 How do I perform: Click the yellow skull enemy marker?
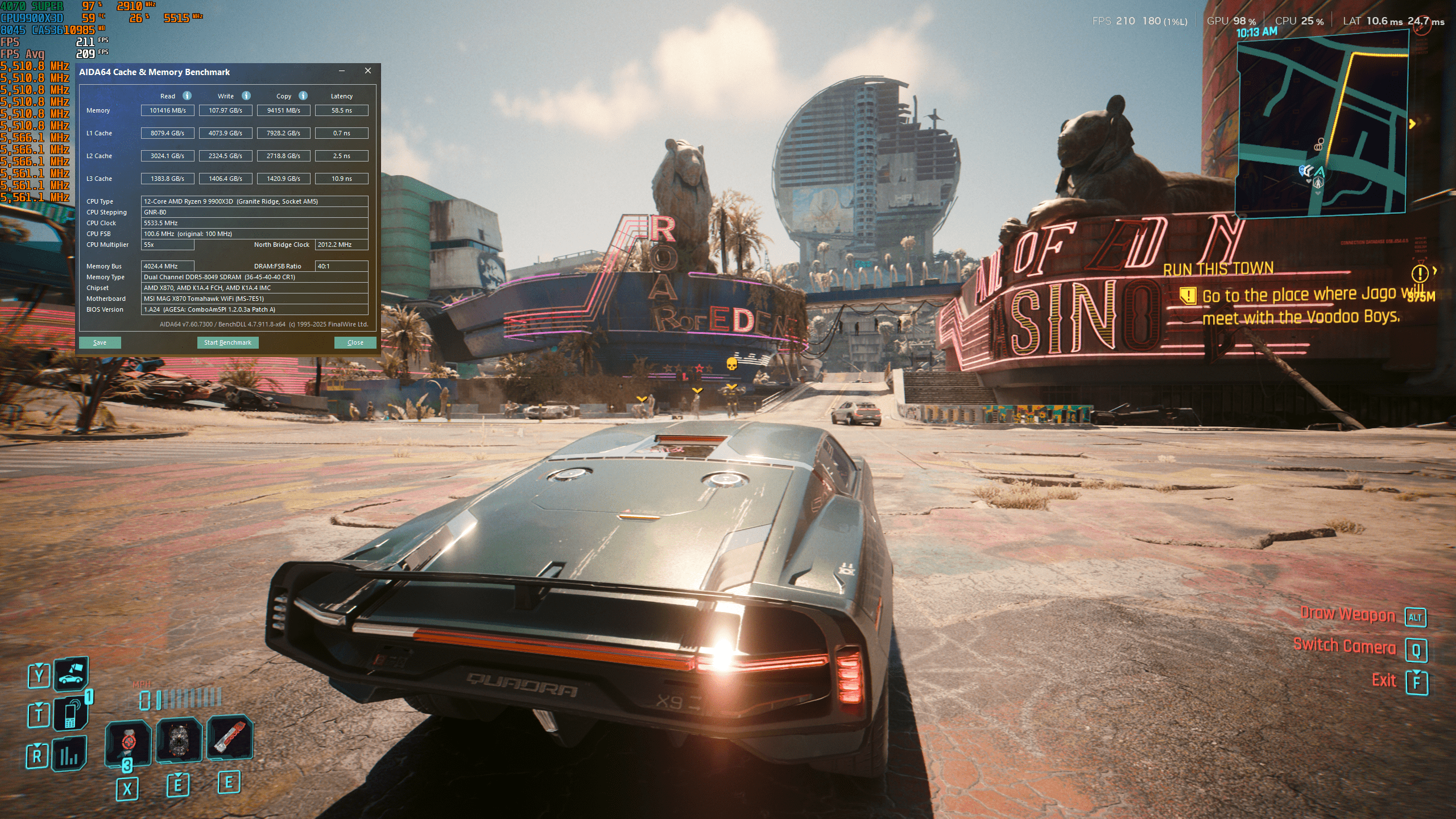click(x=732, y=363)
